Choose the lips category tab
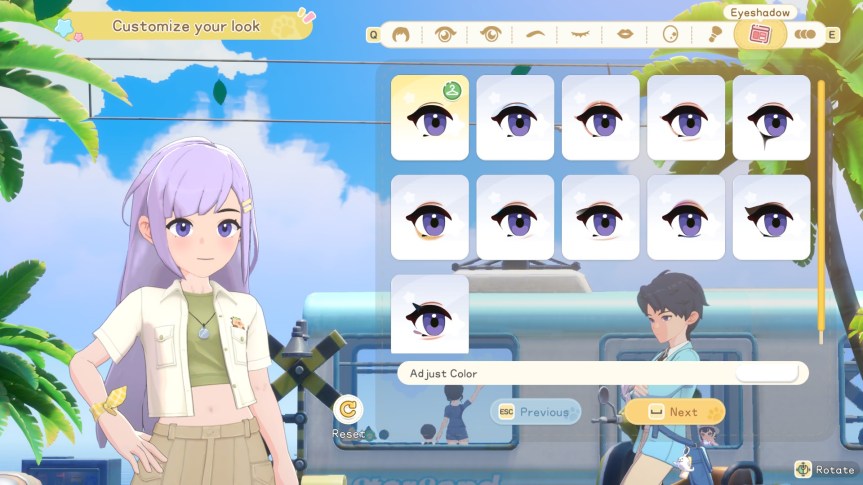This screenshot has height=485, width=863. pyautogui.click(x=625, y=34)
